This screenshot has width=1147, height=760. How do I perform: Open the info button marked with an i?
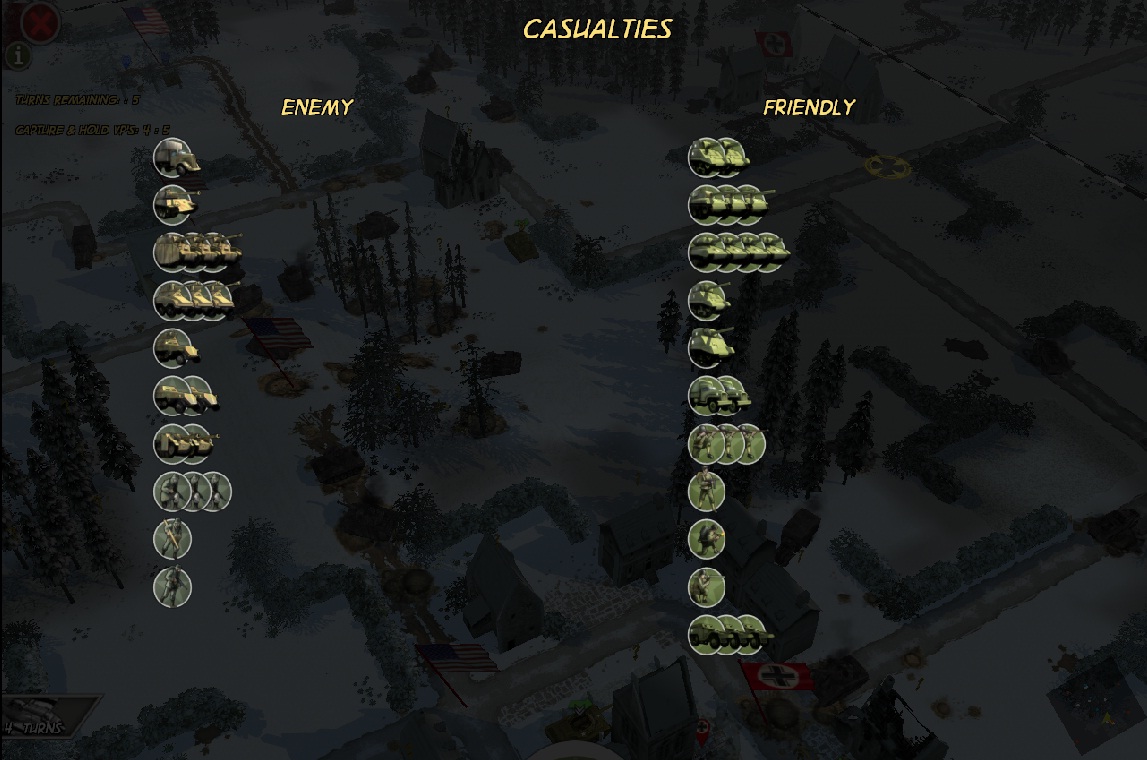coord(17,56)
